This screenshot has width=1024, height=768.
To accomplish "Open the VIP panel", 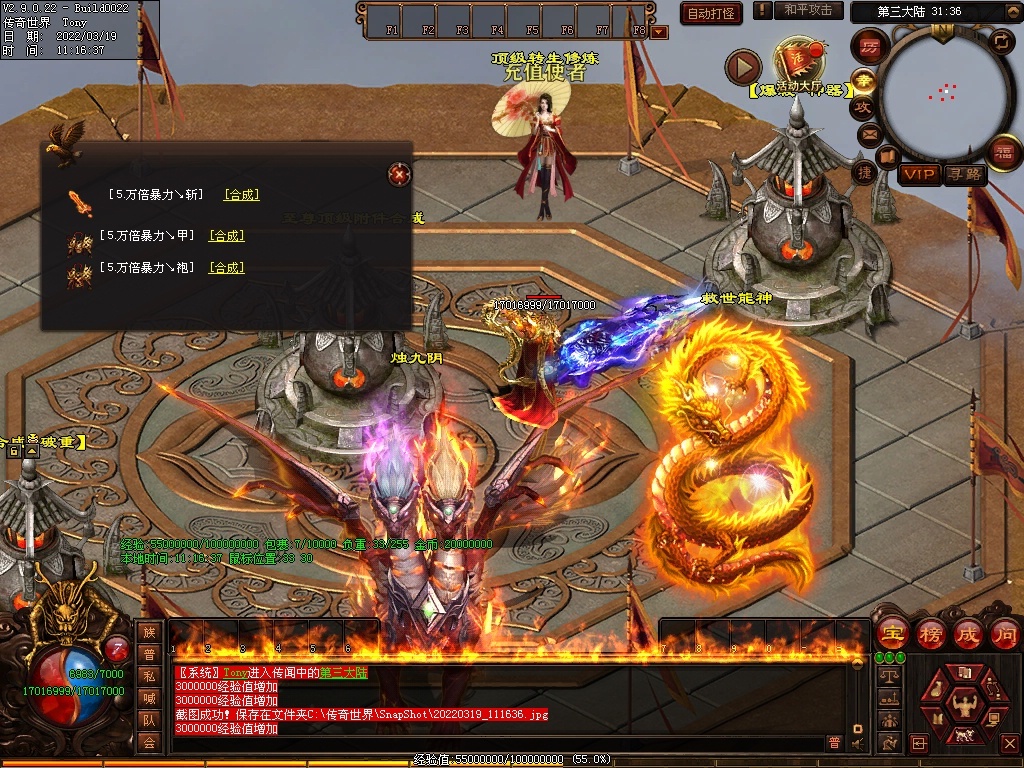I will [x=919, y=174].
